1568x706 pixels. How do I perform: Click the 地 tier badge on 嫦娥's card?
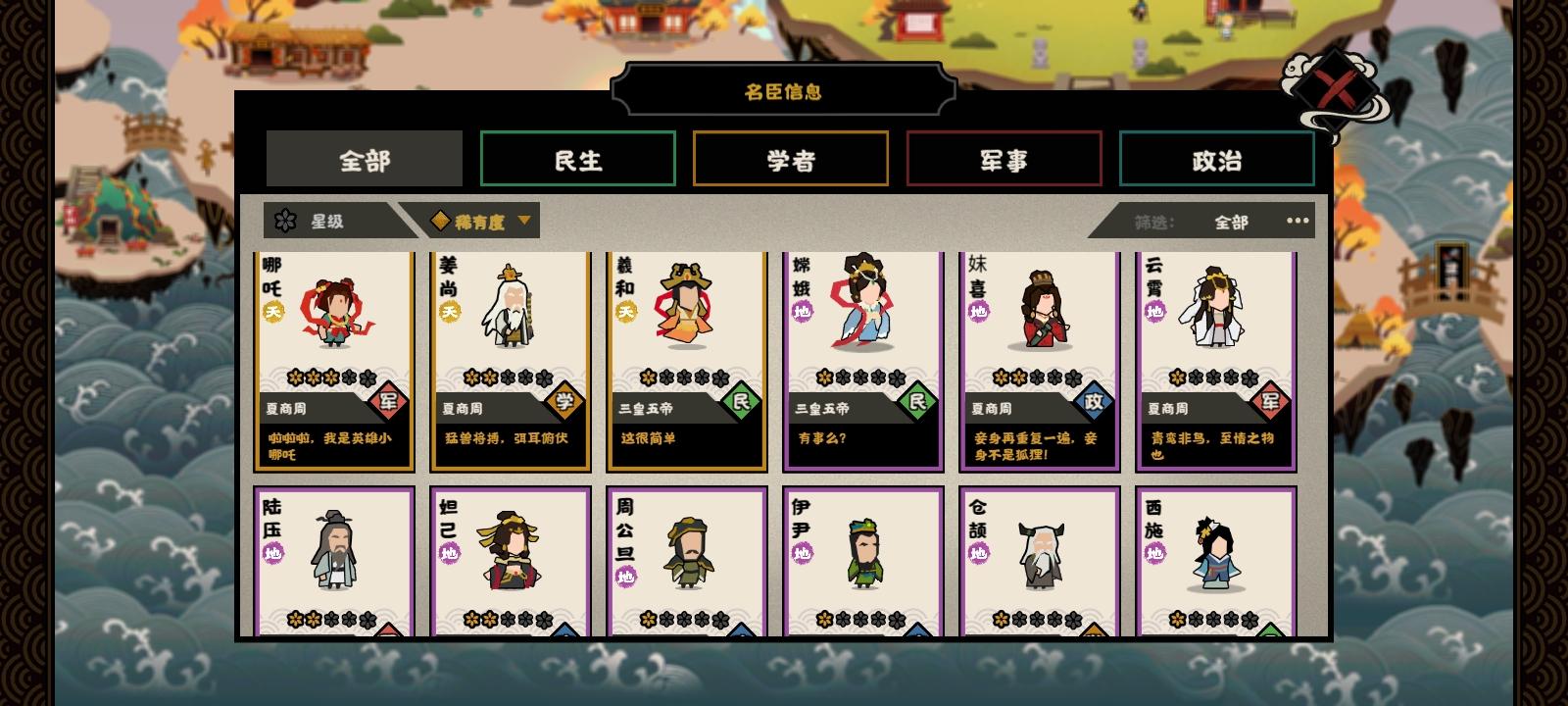(799, 311)
